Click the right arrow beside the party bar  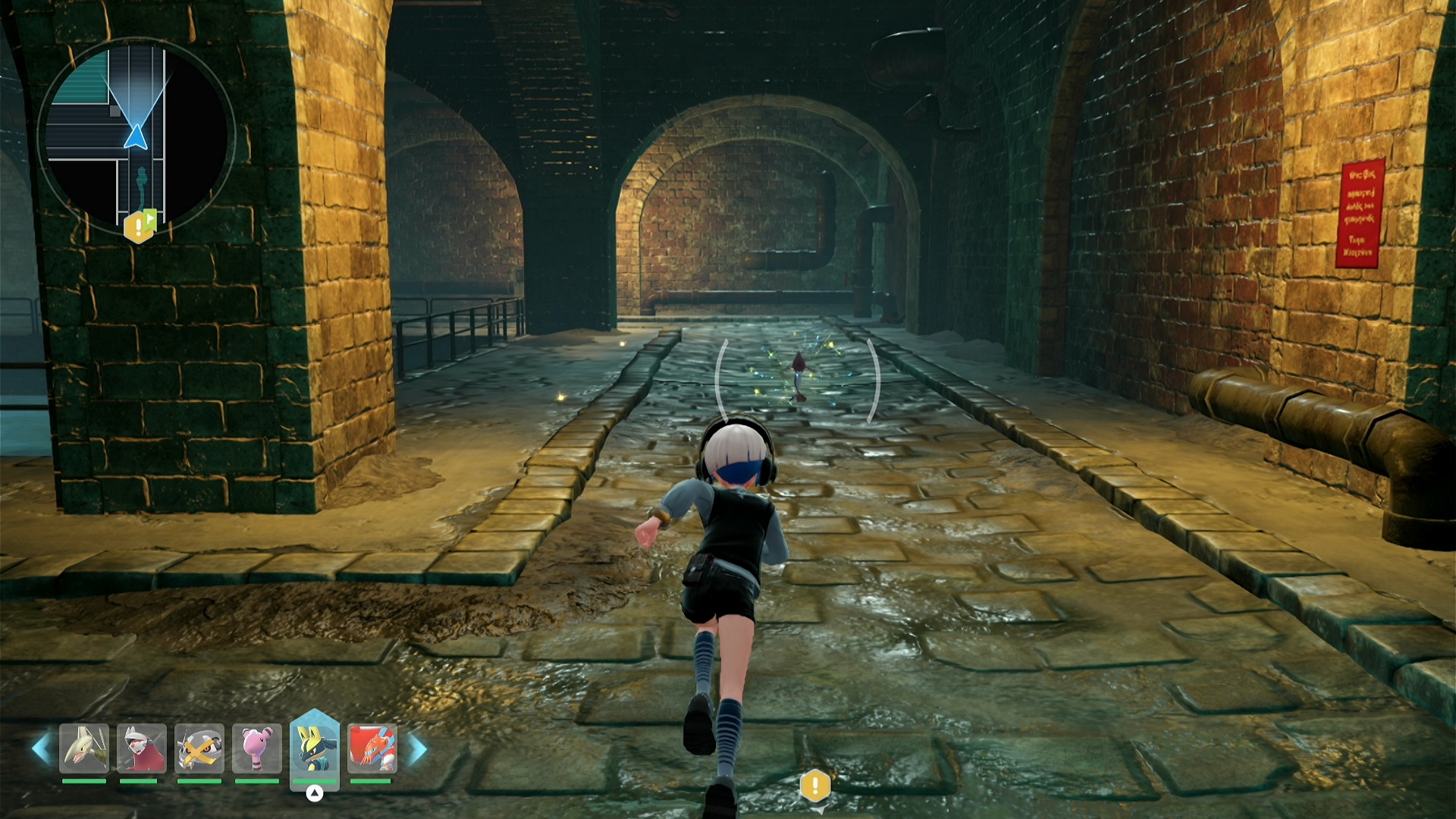coord(417,749)
